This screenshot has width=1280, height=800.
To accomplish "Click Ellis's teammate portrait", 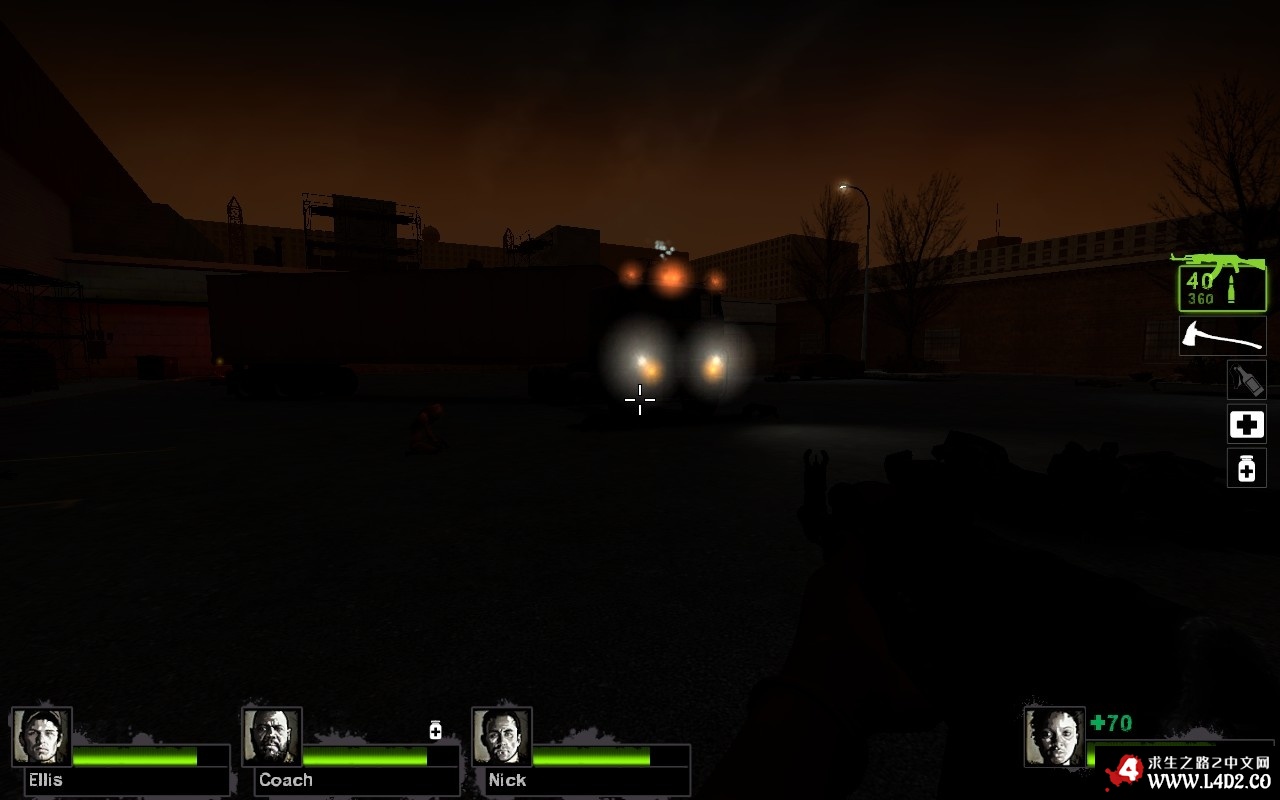I will pos(42,737).
